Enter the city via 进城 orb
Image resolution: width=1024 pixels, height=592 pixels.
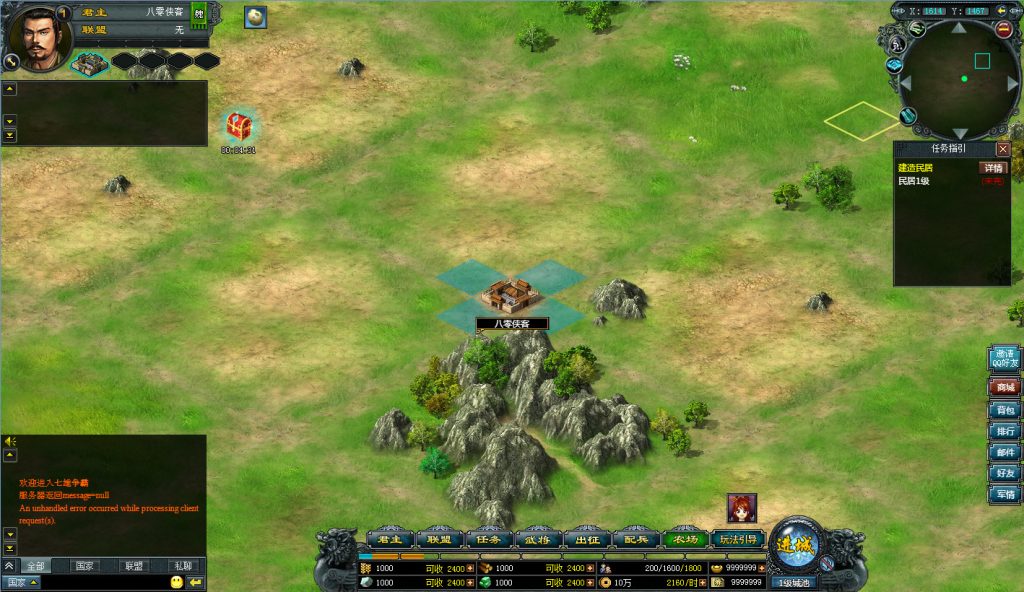797,545
